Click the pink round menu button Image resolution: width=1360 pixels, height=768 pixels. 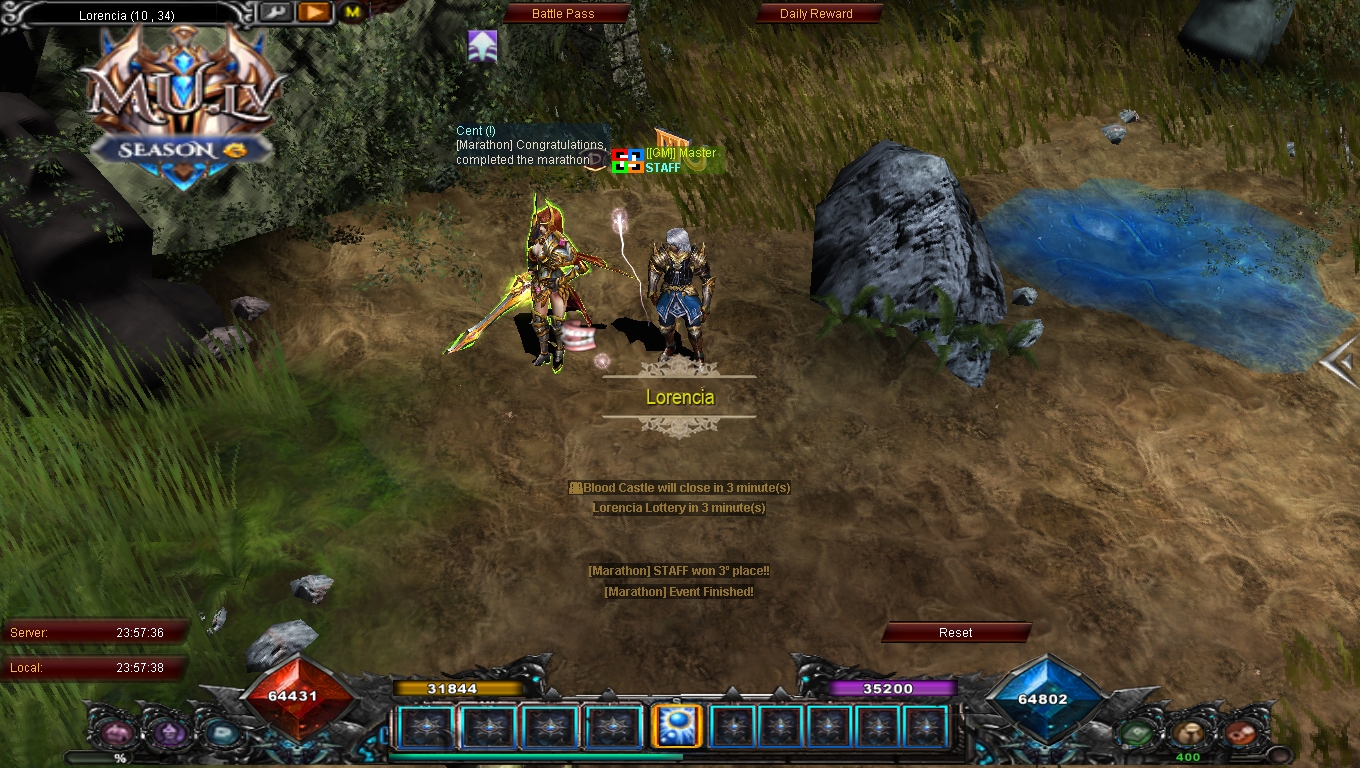[116, 734]
